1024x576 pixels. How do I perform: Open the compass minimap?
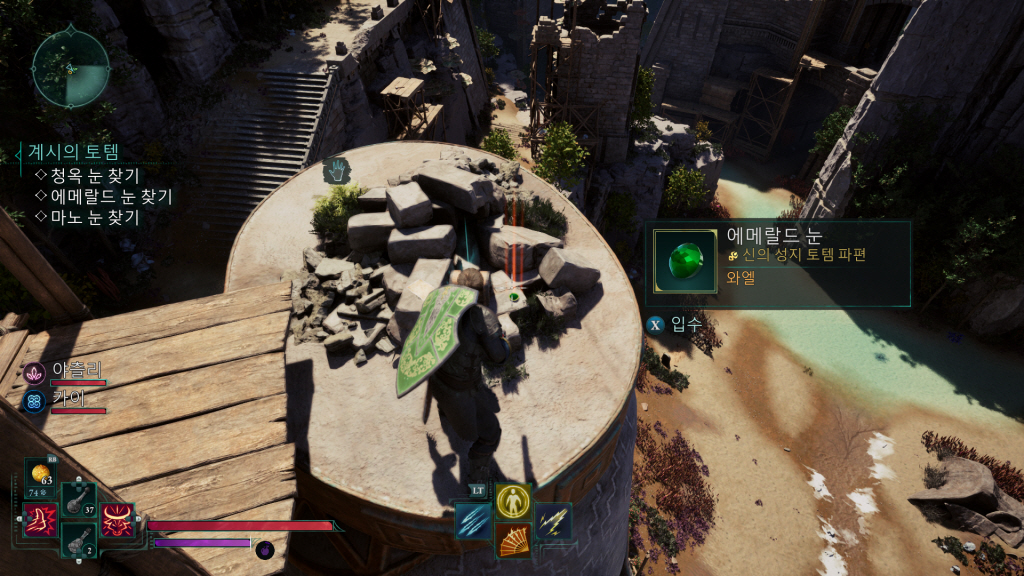point(71,68)
